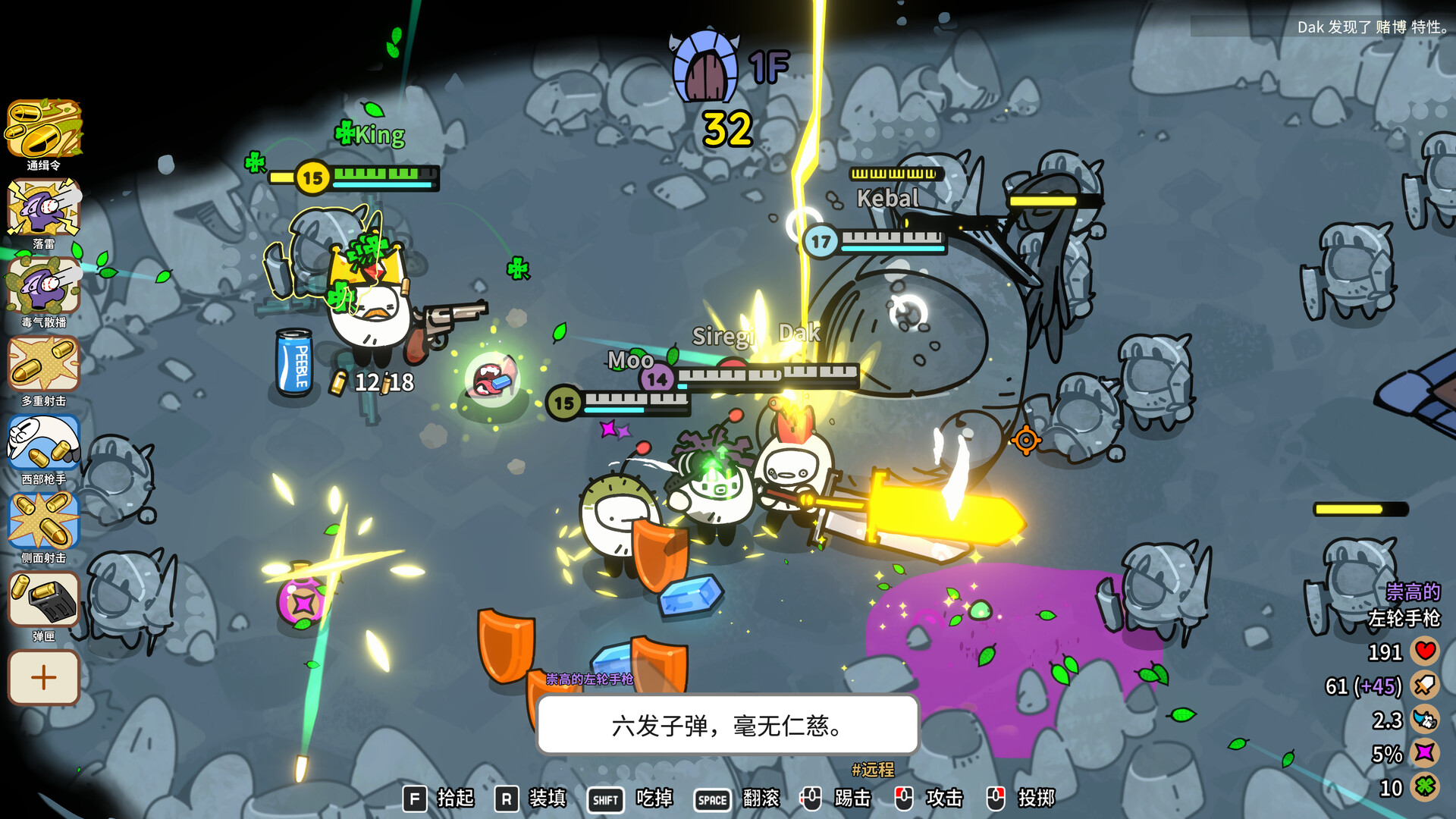Select the 通缉令 (Wanted Order) skill icon
1456x819 pixels.
[x=43, y=129]
